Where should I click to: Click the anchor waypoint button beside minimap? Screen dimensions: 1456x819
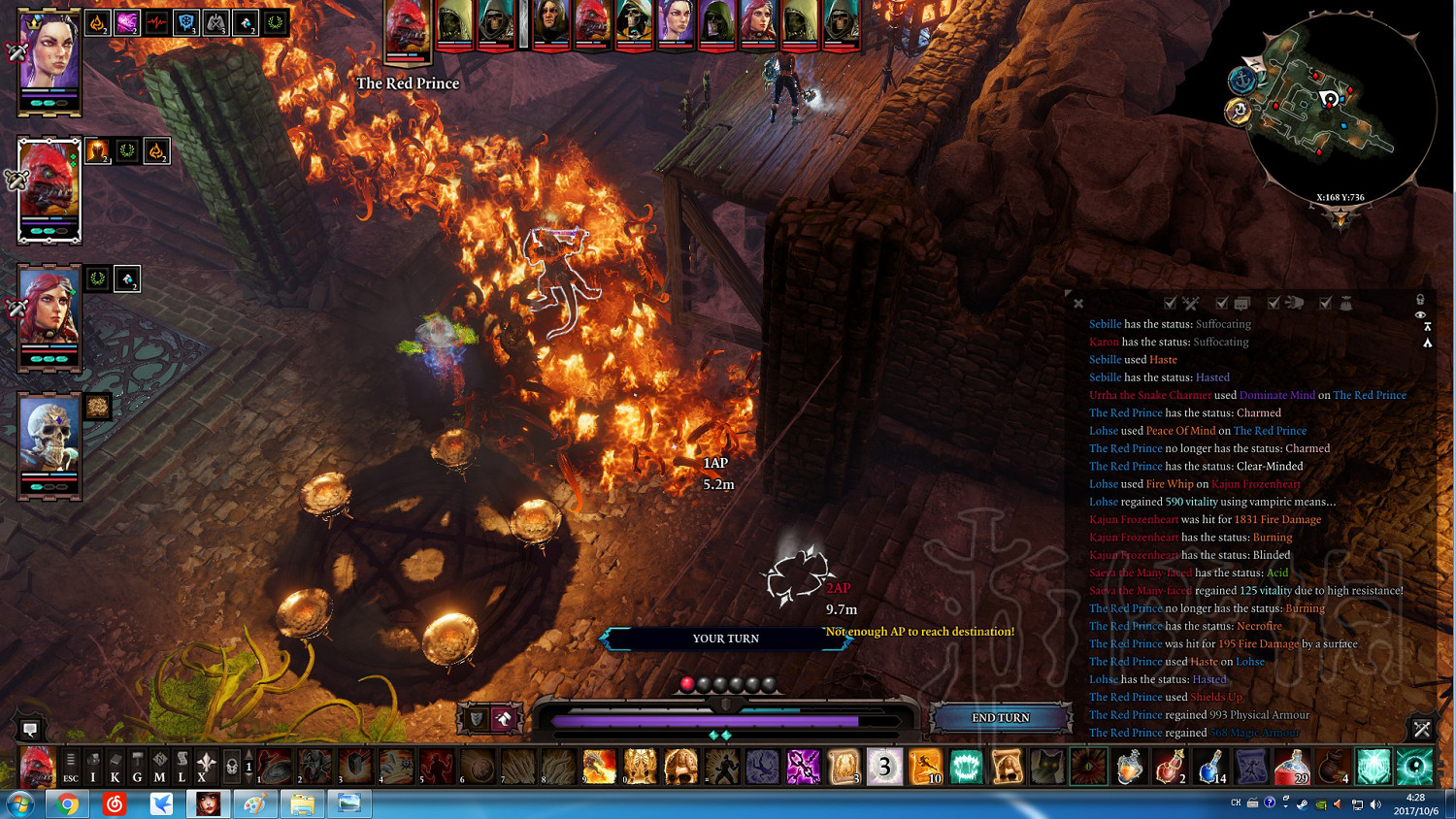click(x=1242, y=80)
